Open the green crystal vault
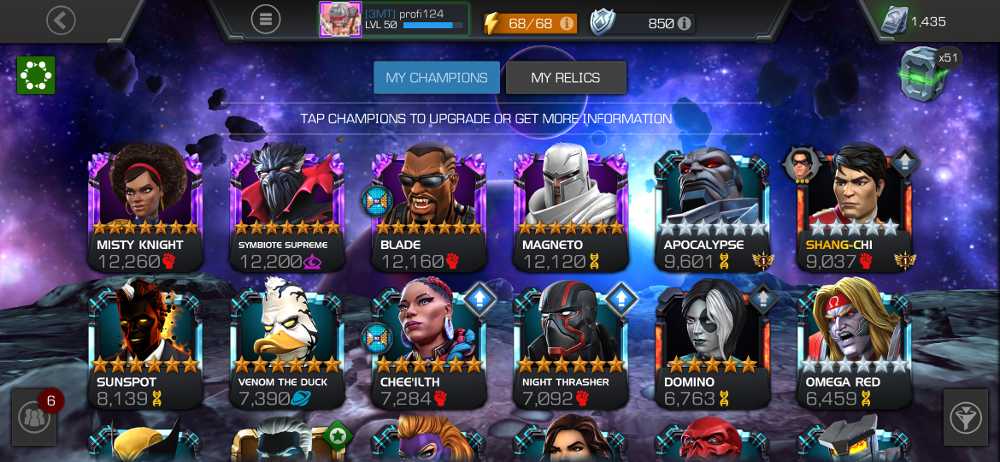Image resolution: width=1000 pixels, height=462 pixels. 922,74
